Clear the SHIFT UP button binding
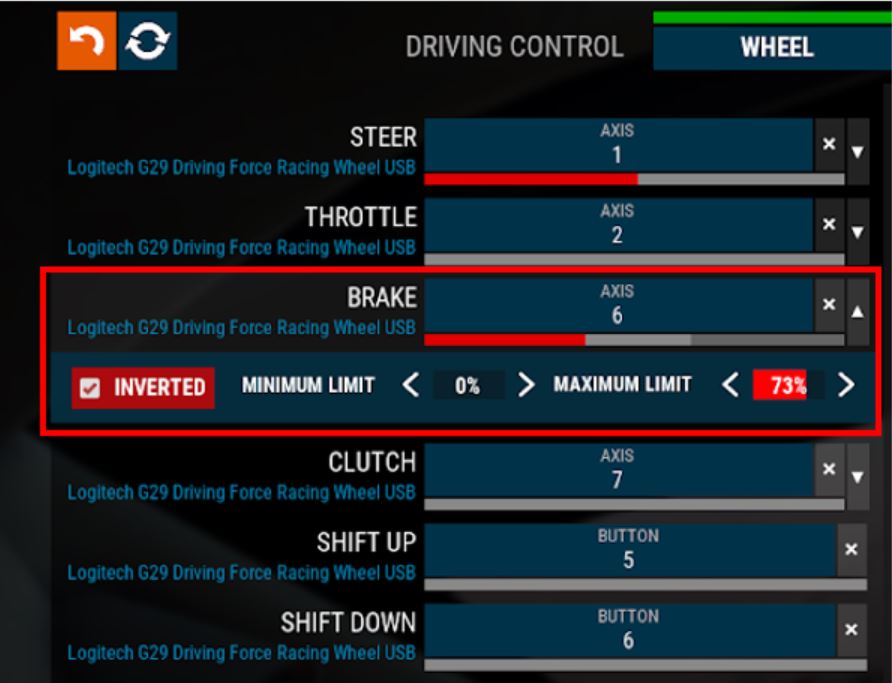Image resolution: width=892 pixels, height=683 pixels. pos(851,549)
